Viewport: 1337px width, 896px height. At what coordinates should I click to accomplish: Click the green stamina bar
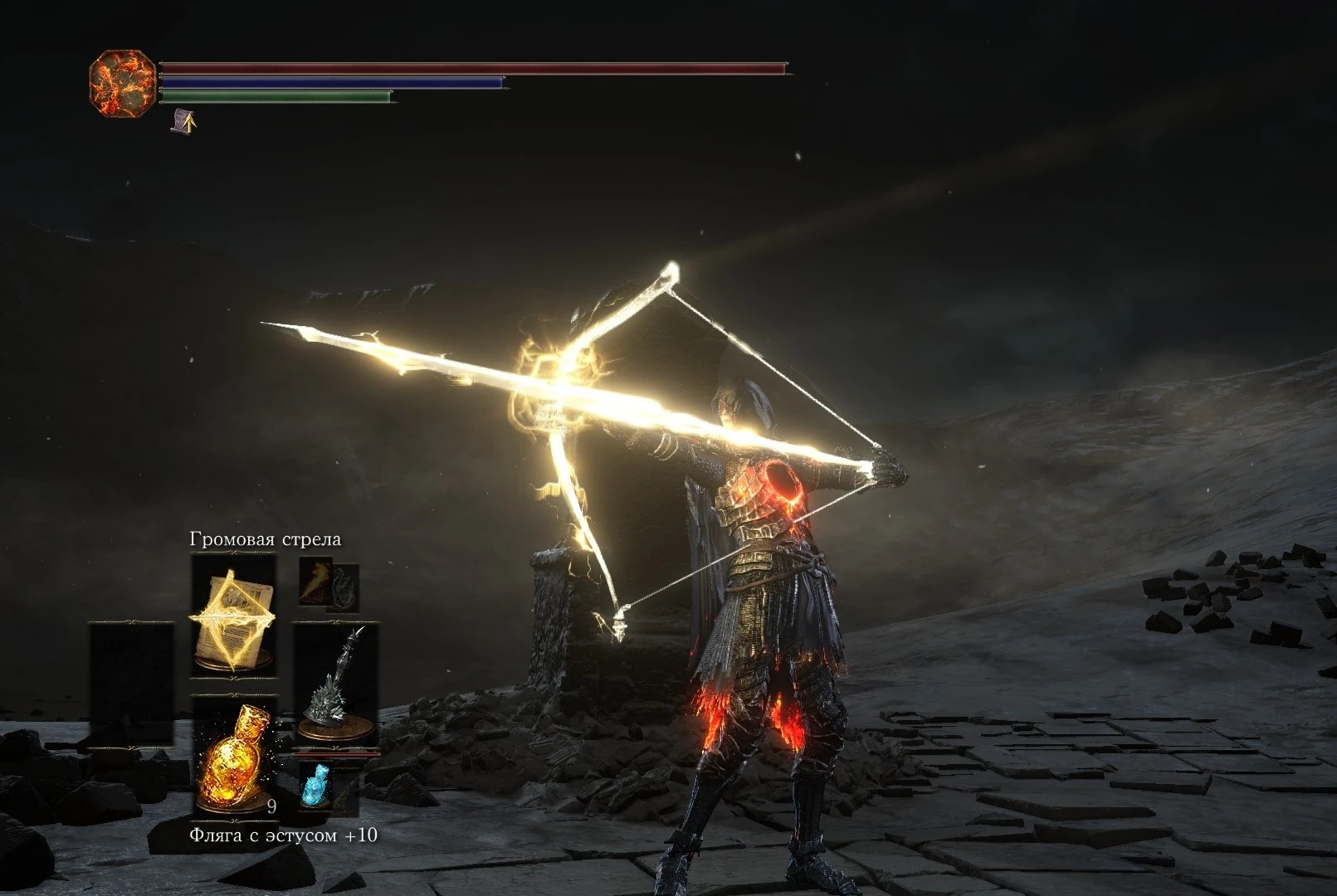click(278, 97)
